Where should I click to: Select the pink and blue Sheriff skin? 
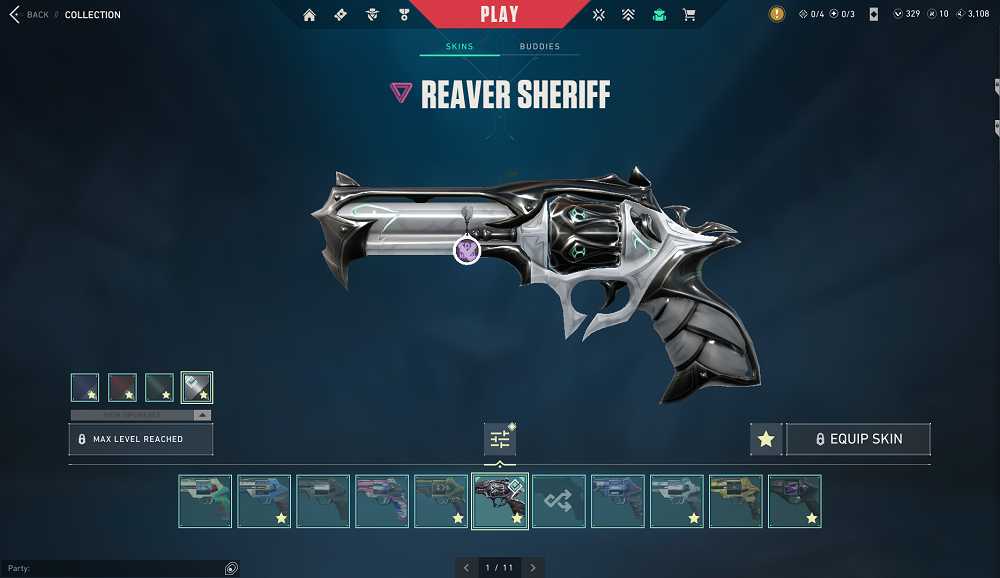click(382, 501)
